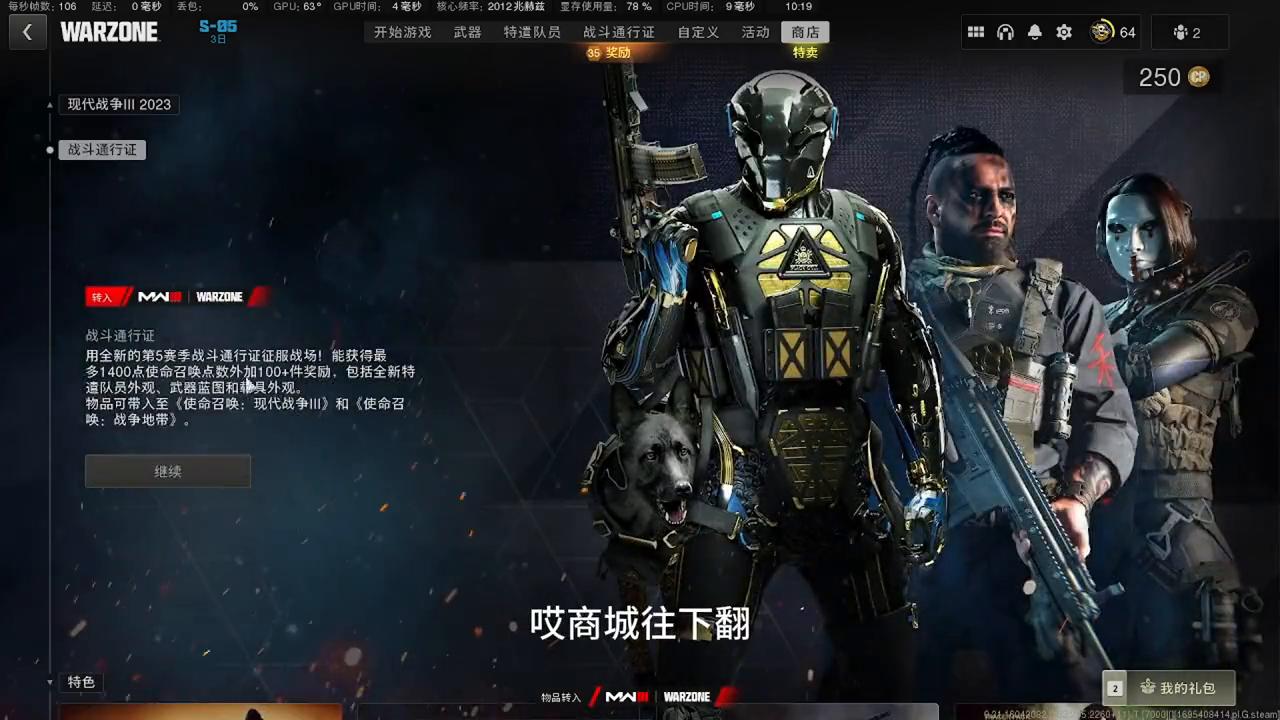Open the settings gear icon
1280x720 pixels.
1064,32
